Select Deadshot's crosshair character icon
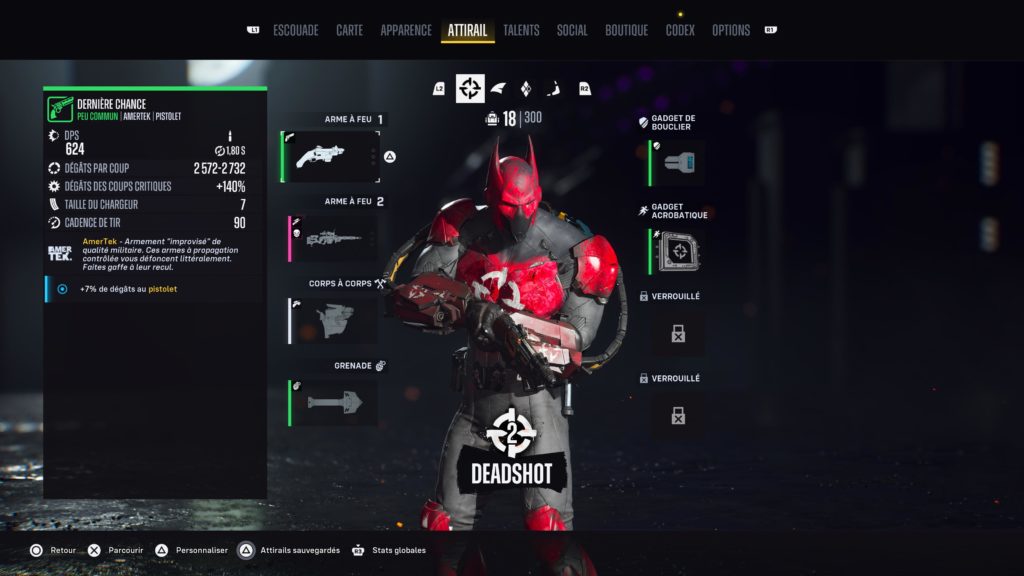This screenshot has height=576, width=1024. (470, 89)
